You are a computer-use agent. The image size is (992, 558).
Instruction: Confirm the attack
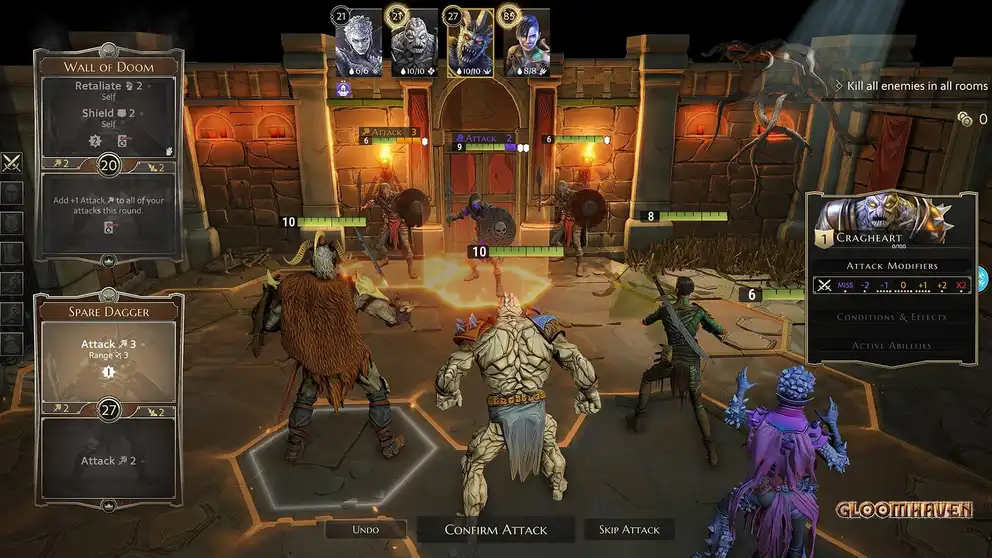(x=496, y=529)
